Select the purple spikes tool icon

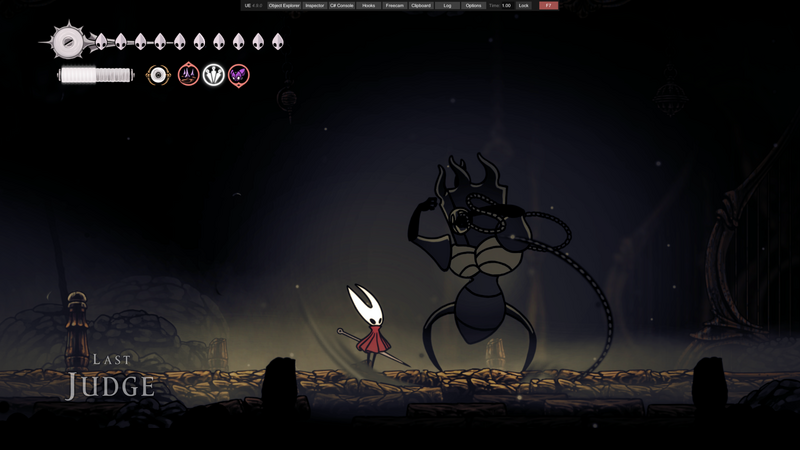188,75
